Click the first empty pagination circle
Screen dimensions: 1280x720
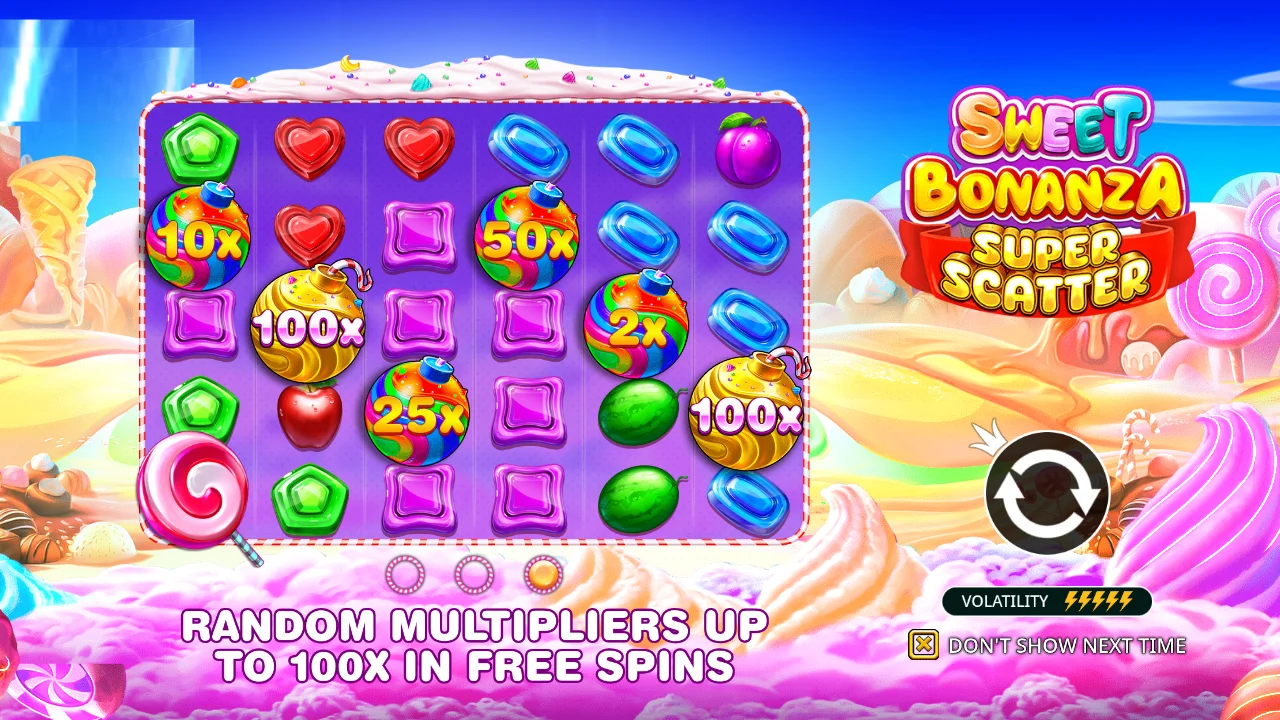404,576
